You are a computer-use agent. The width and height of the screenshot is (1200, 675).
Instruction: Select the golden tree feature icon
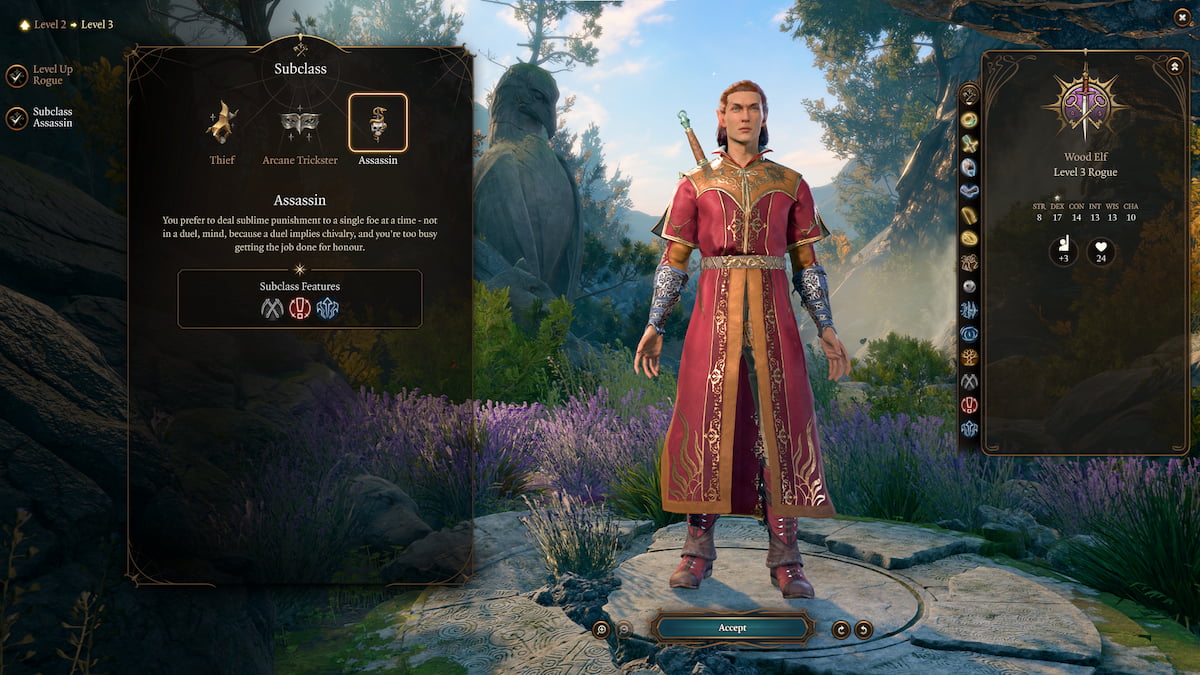(x=969, y=357)
